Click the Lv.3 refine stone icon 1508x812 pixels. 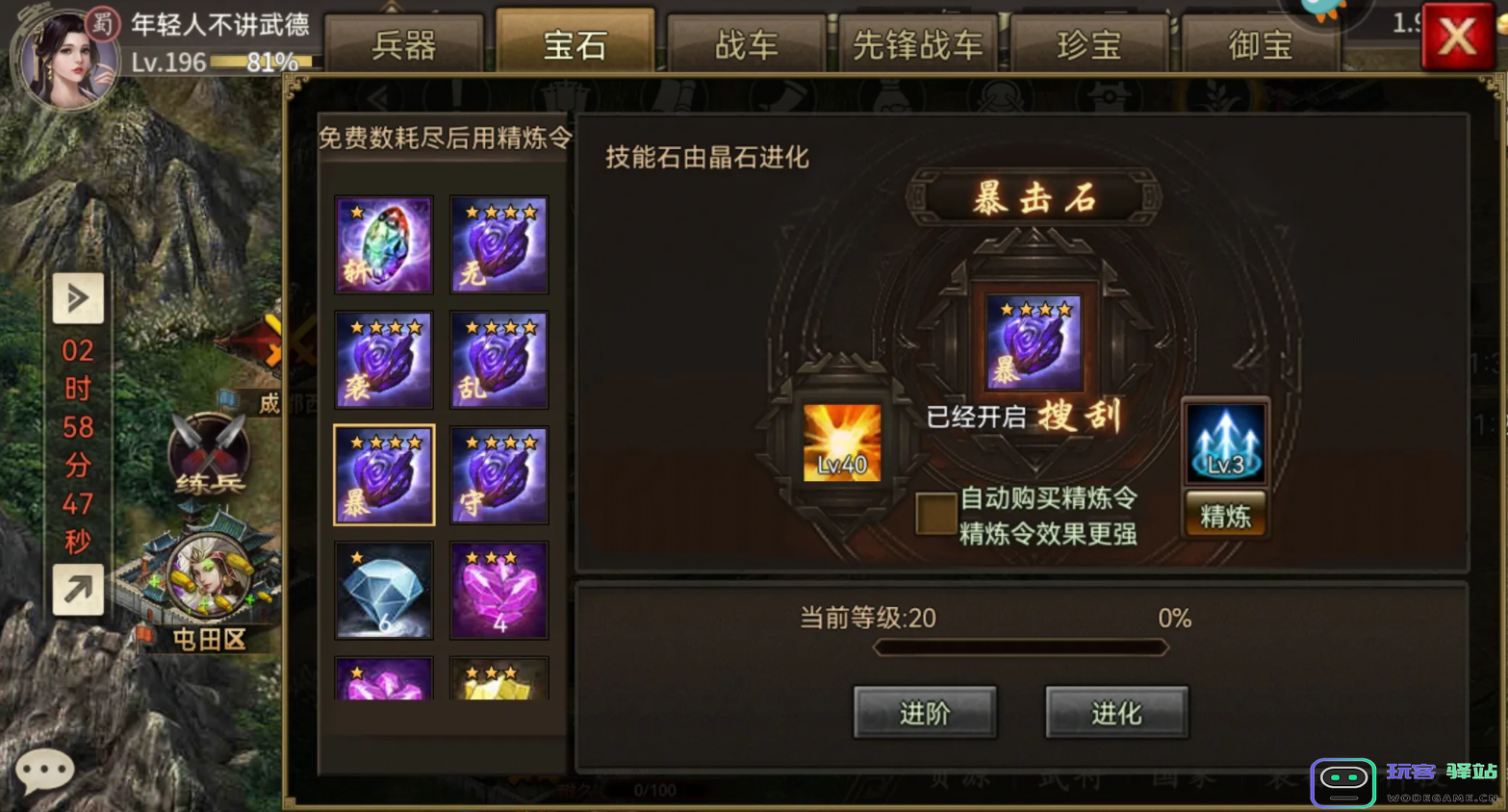pos(1224,443)
